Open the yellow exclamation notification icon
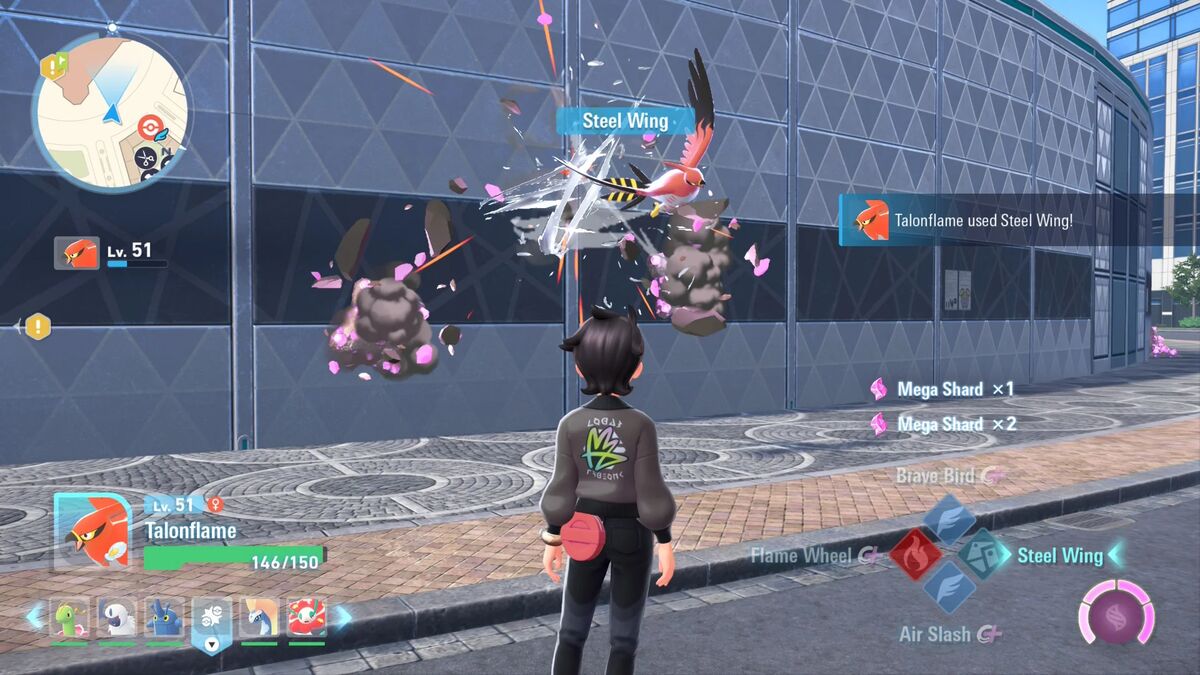 38,326
